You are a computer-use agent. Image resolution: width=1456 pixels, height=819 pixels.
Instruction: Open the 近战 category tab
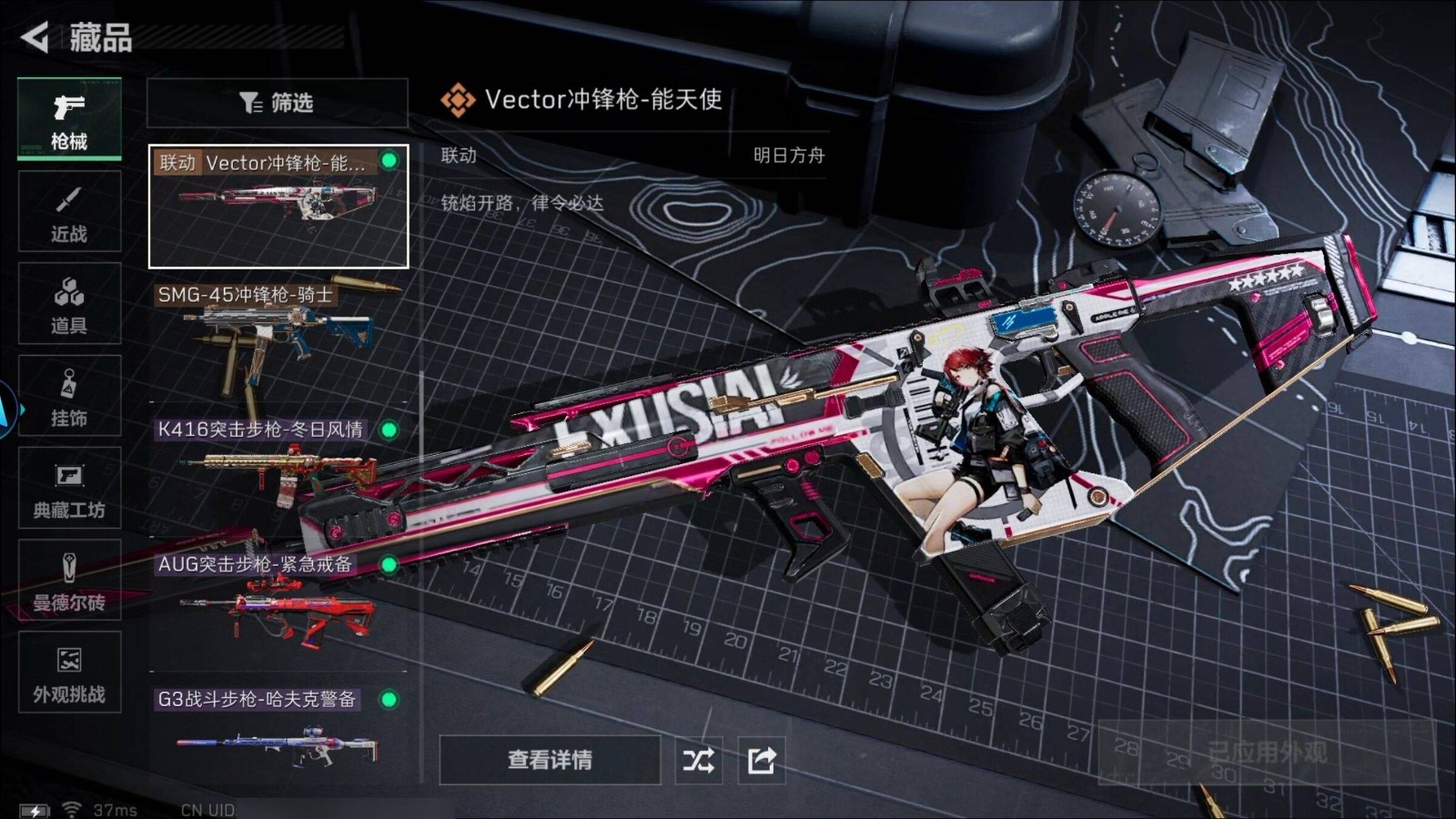point(69,212)
